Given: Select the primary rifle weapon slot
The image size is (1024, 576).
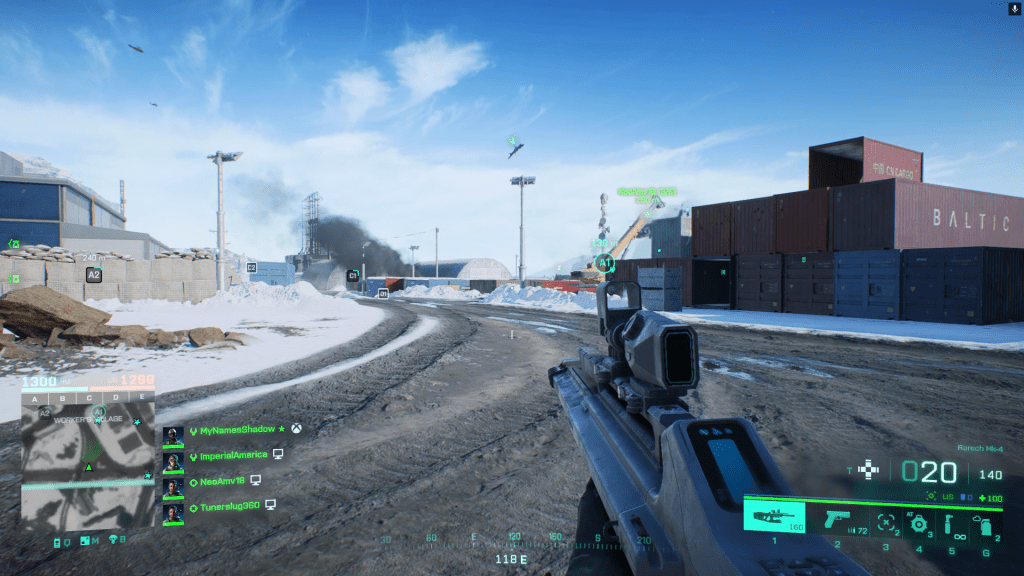Looking at the screenshot, I should click(774, 519).
